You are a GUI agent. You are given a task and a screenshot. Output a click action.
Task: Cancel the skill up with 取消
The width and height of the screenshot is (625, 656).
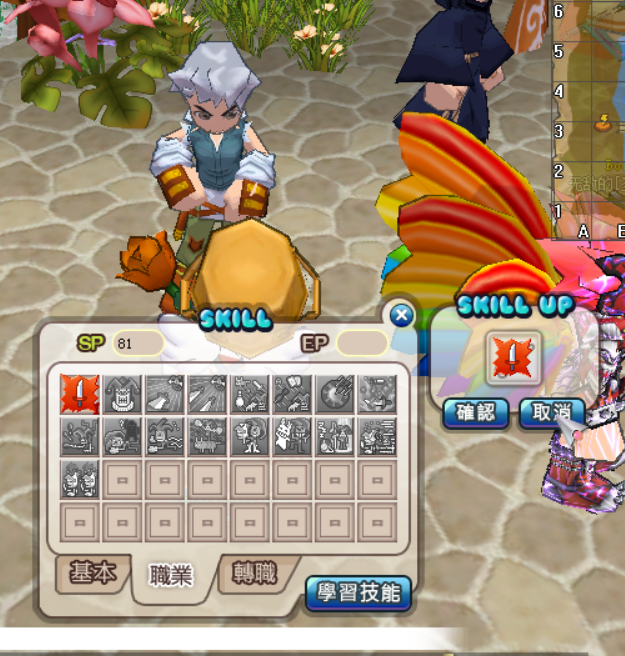[x=551, y=413]
